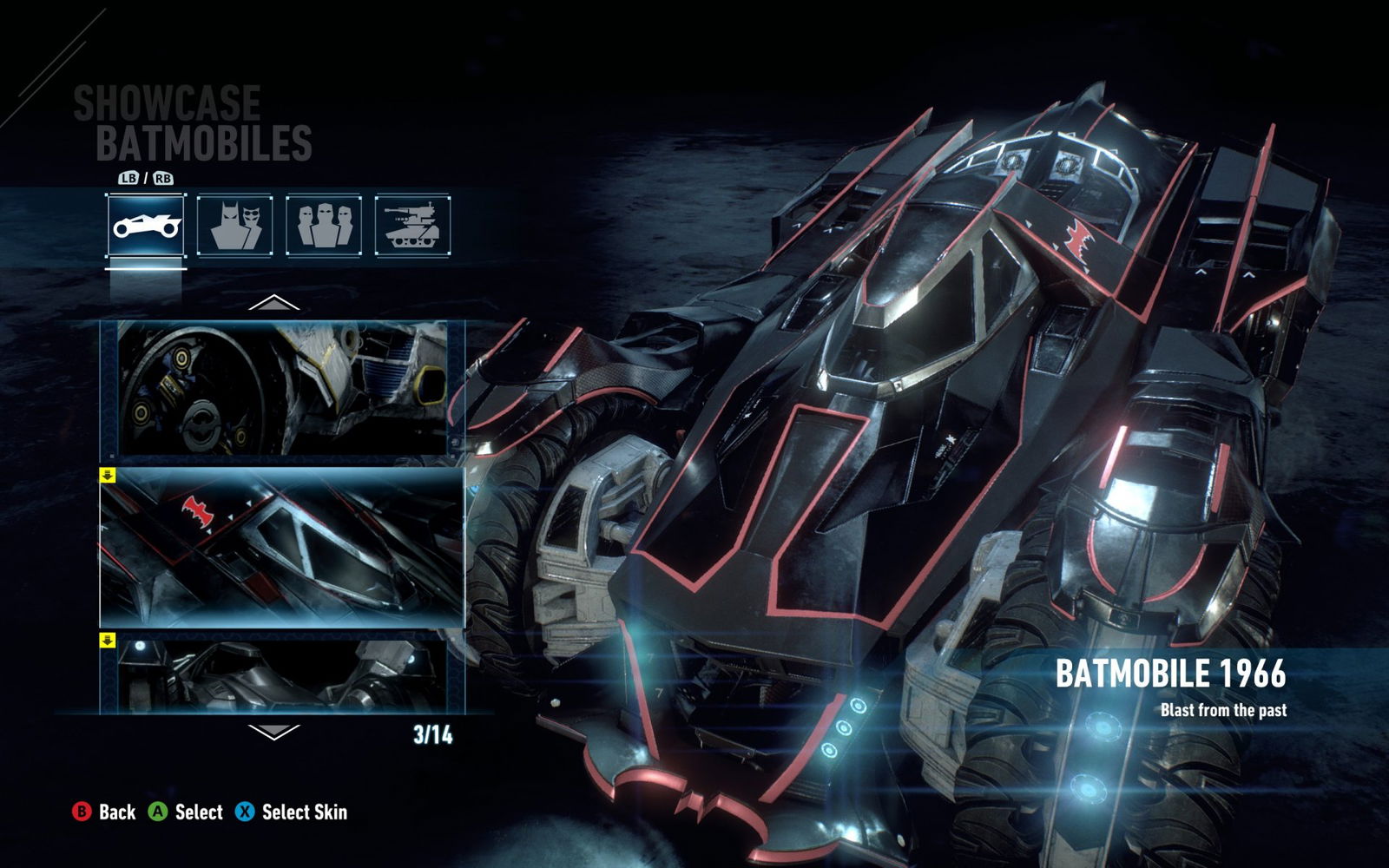Open the Batman and Catwoman characters tab
This screenshot has height=868, width=1389.
234,226
